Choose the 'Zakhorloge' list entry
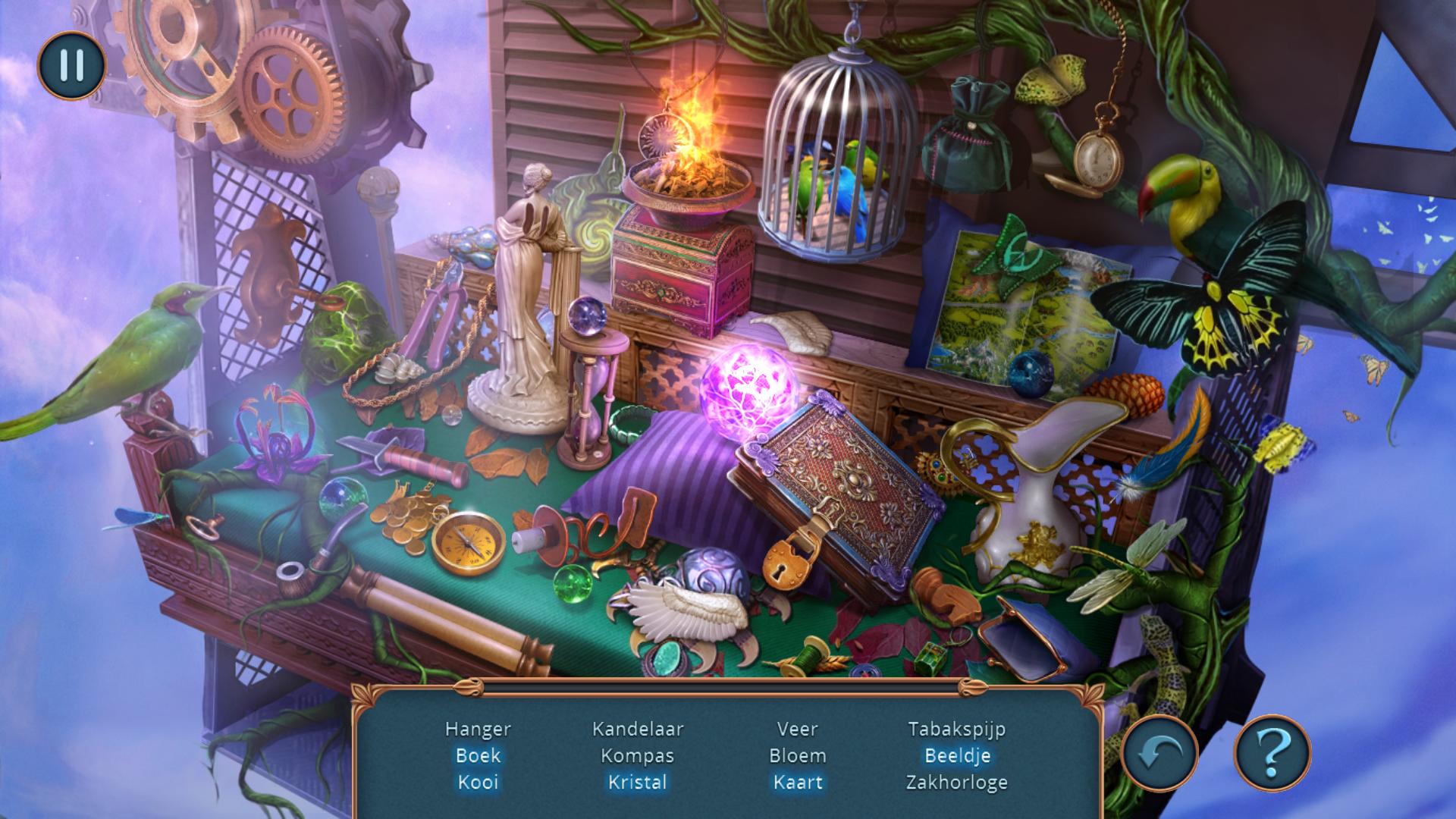The image size is (1456, 819). pos(957,782)
